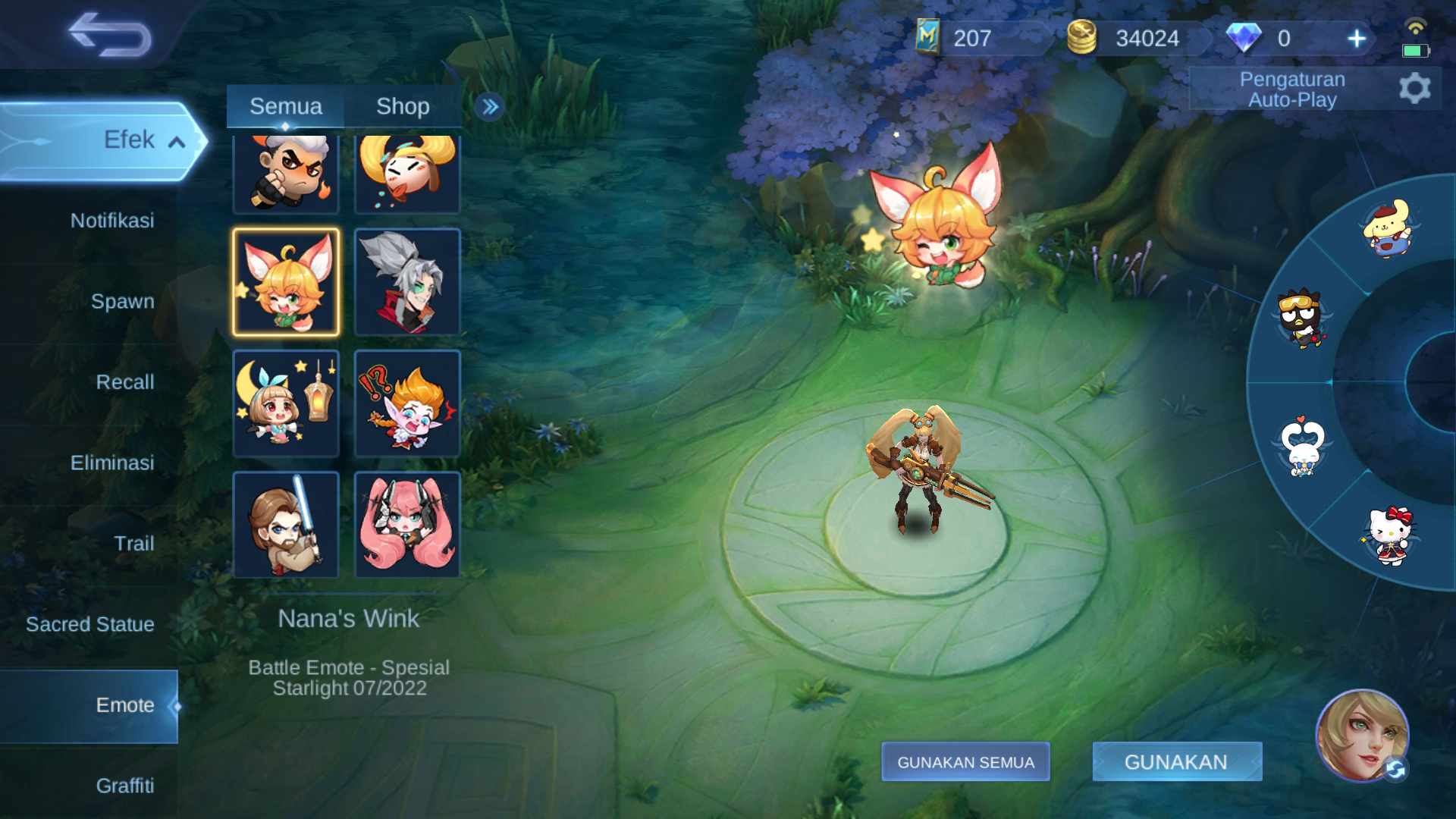Image resolution: width=1456 pixels, height=819 pixels.
Task: Select the angry punching emote
Action: coord(286,173)
